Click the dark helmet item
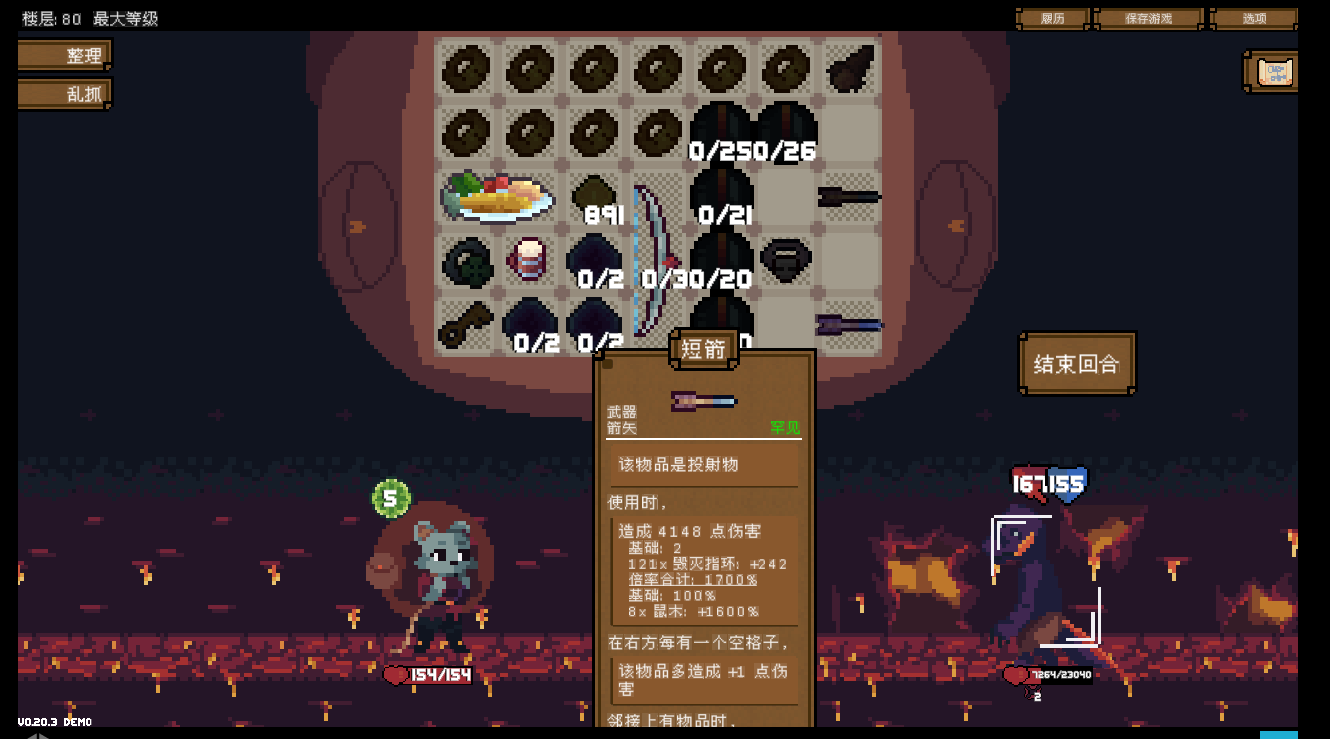The height and width of the screenshot is (739, 1330). 785,259
